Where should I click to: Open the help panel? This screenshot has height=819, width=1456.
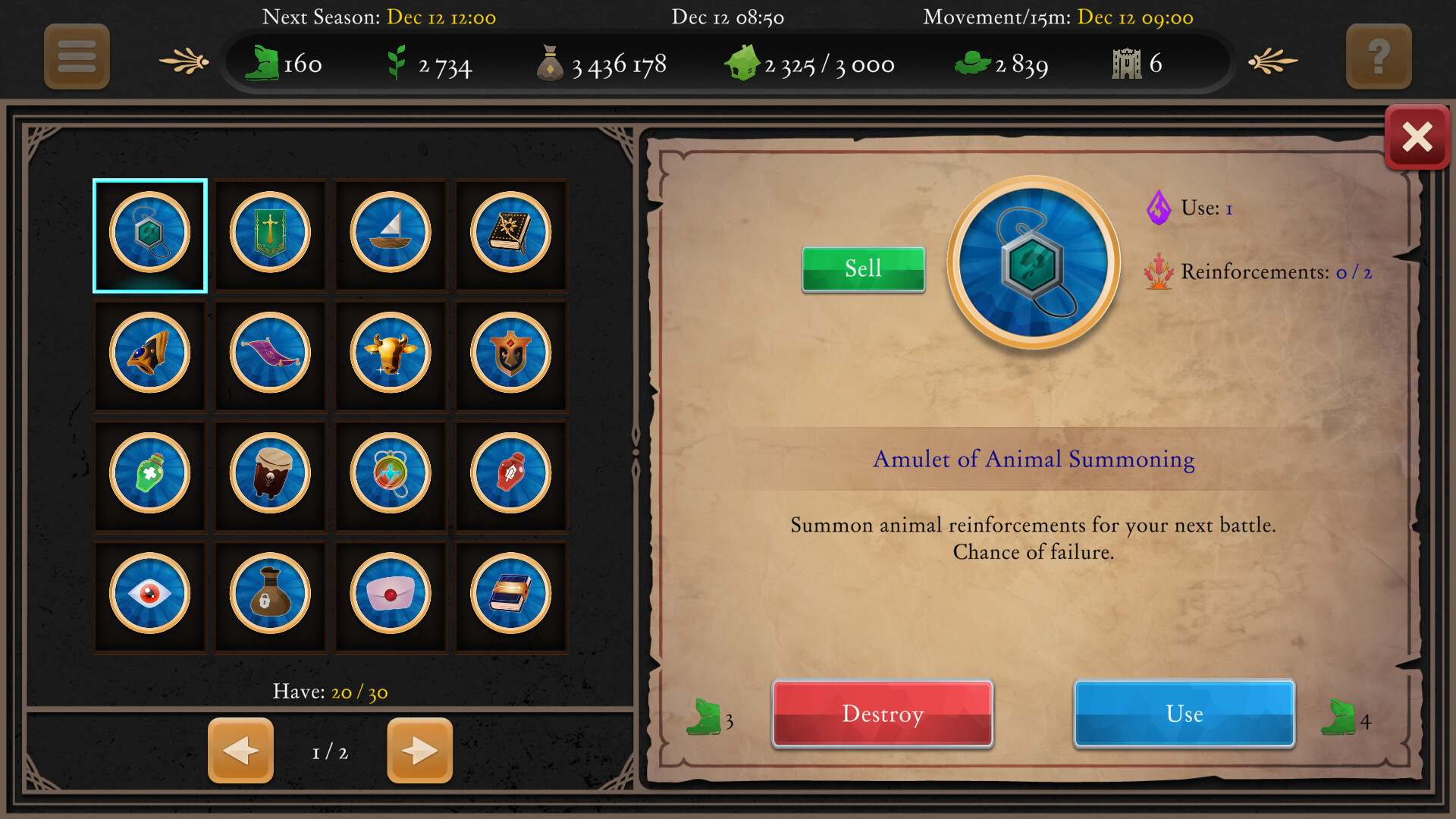pos(1379,57)
